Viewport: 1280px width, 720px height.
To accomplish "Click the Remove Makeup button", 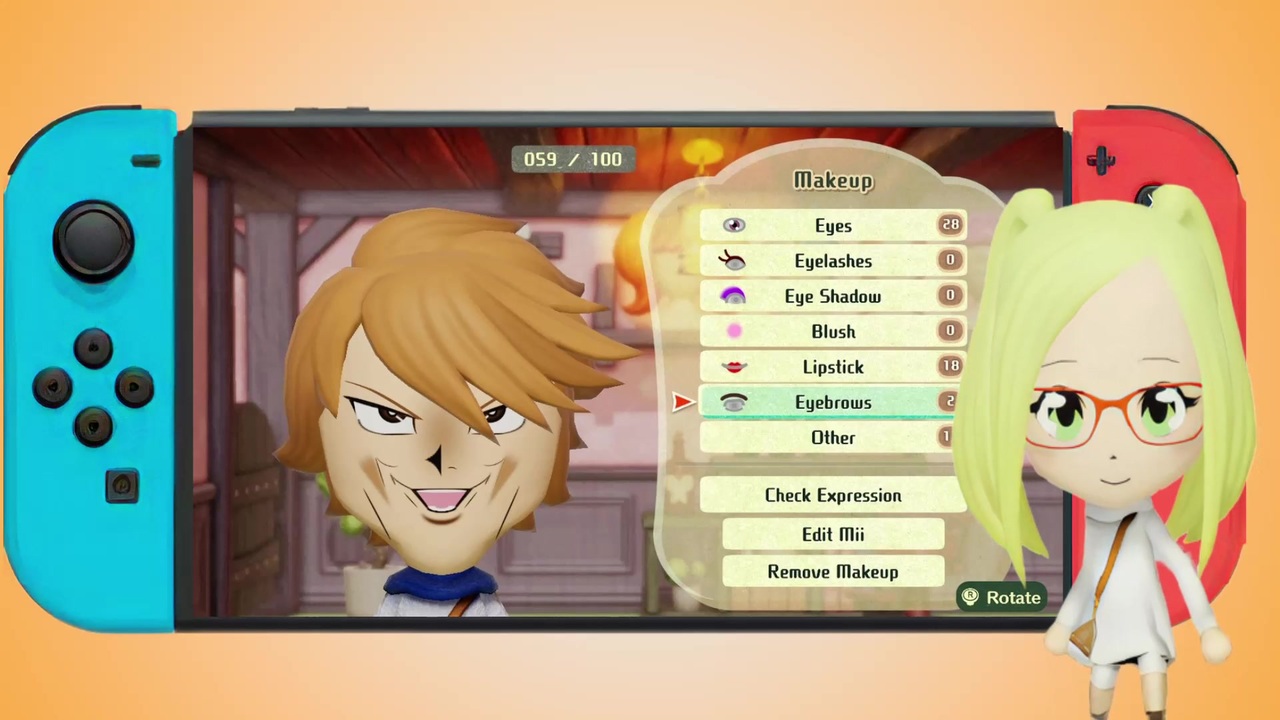I will 833,571.
